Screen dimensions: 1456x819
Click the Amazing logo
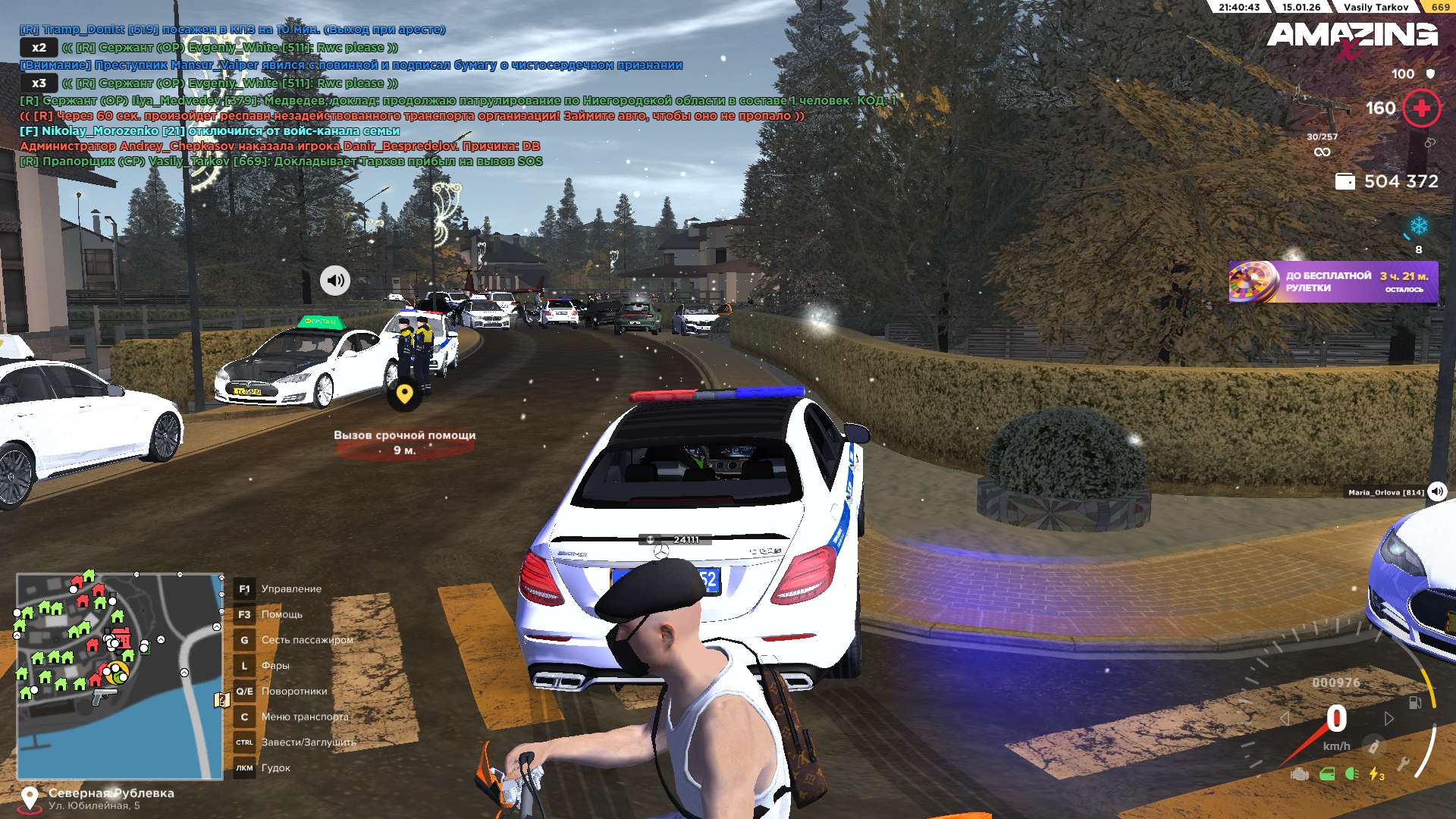1352,36
